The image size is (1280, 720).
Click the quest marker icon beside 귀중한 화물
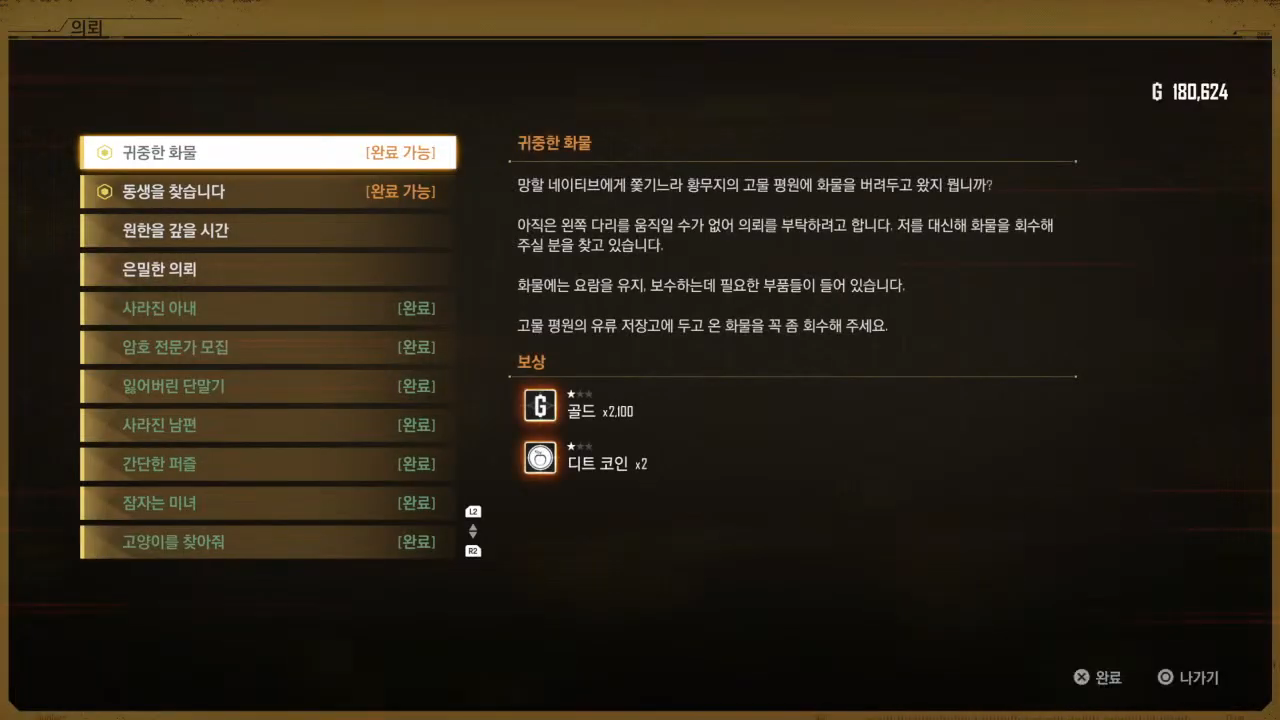coord(103,152)
